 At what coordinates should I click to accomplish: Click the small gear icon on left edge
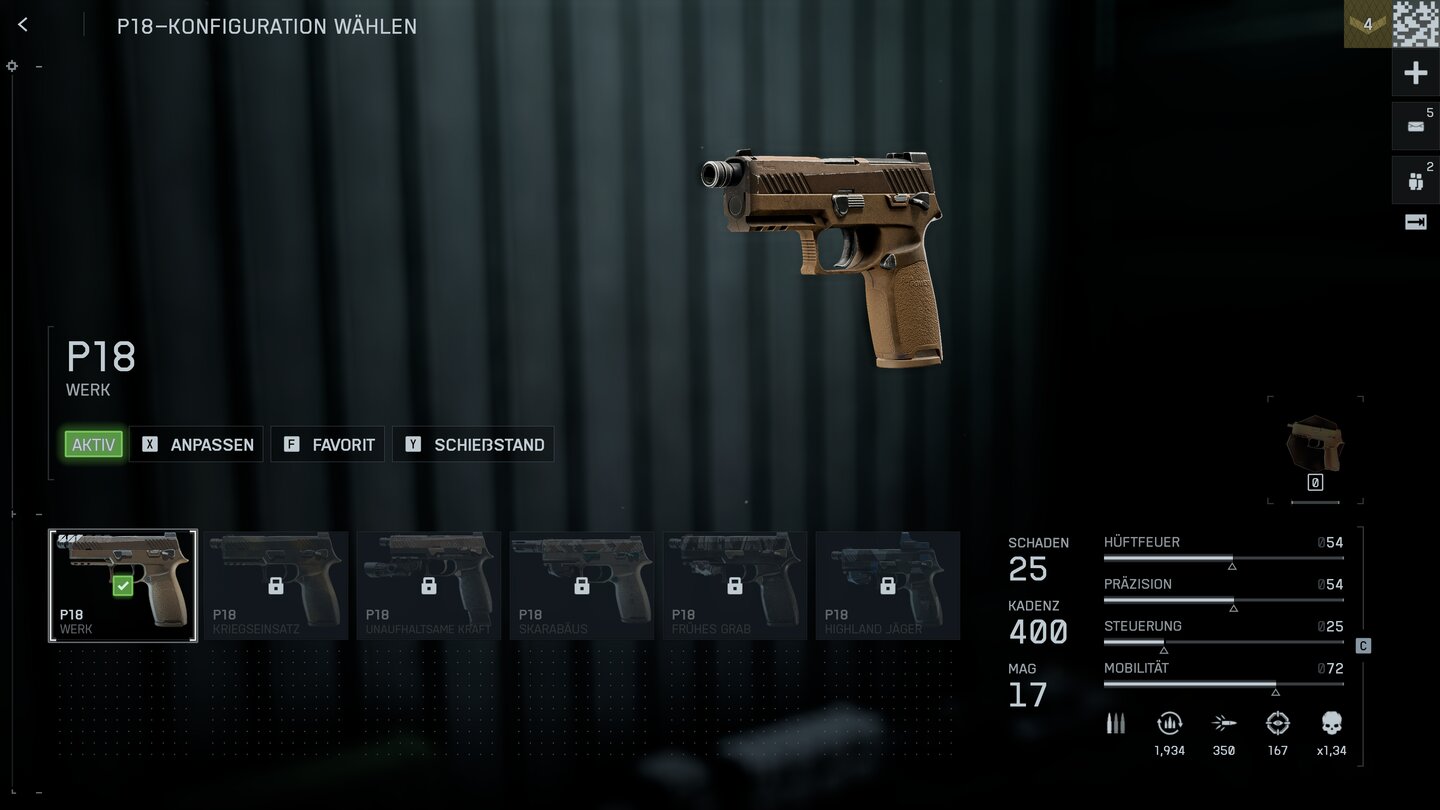12,66
